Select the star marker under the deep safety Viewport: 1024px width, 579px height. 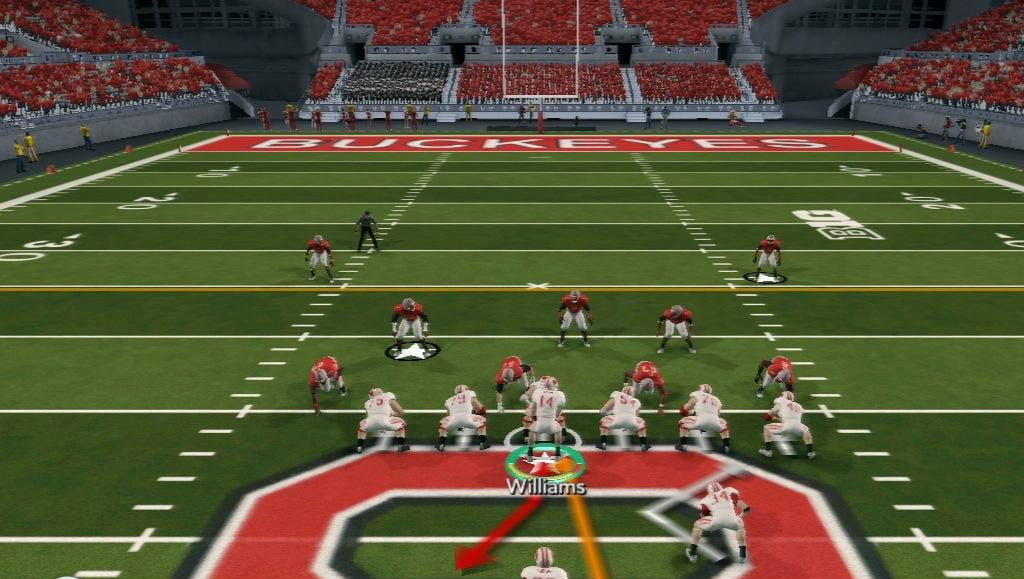pos(765,277)
